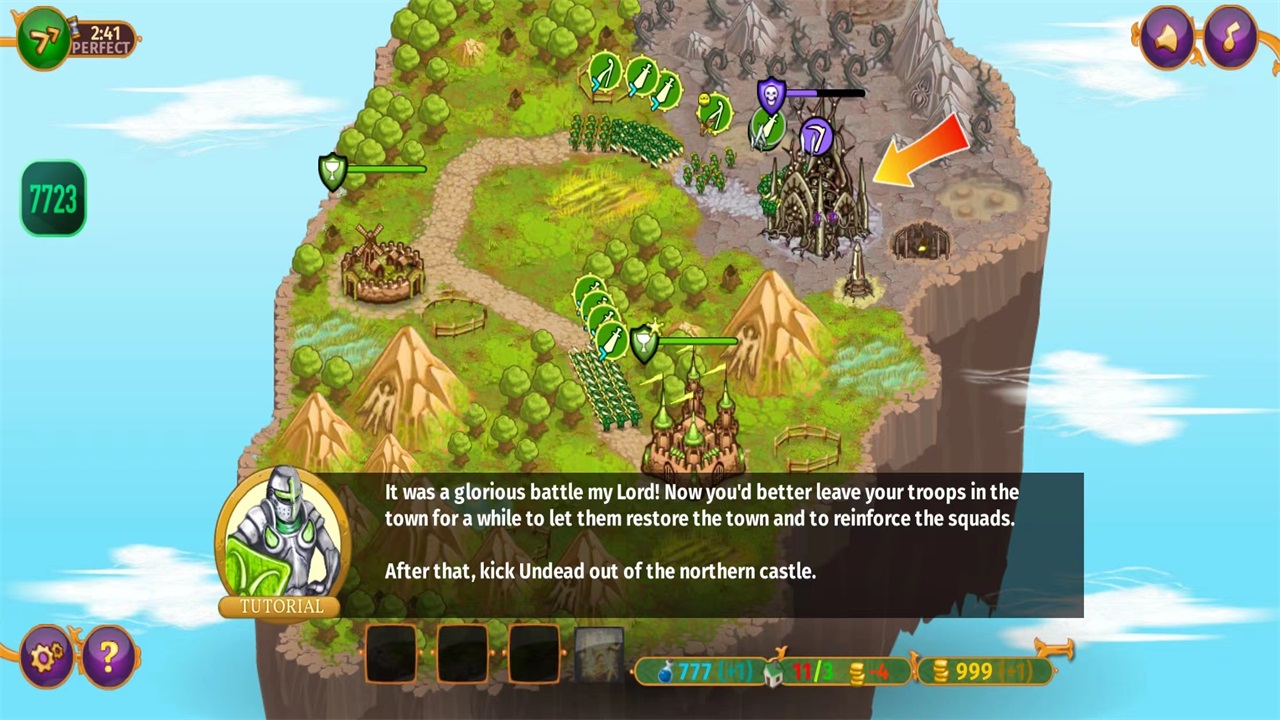
Task: Toggle the green game speed arrows button
Action: click(x=43, y=39)
